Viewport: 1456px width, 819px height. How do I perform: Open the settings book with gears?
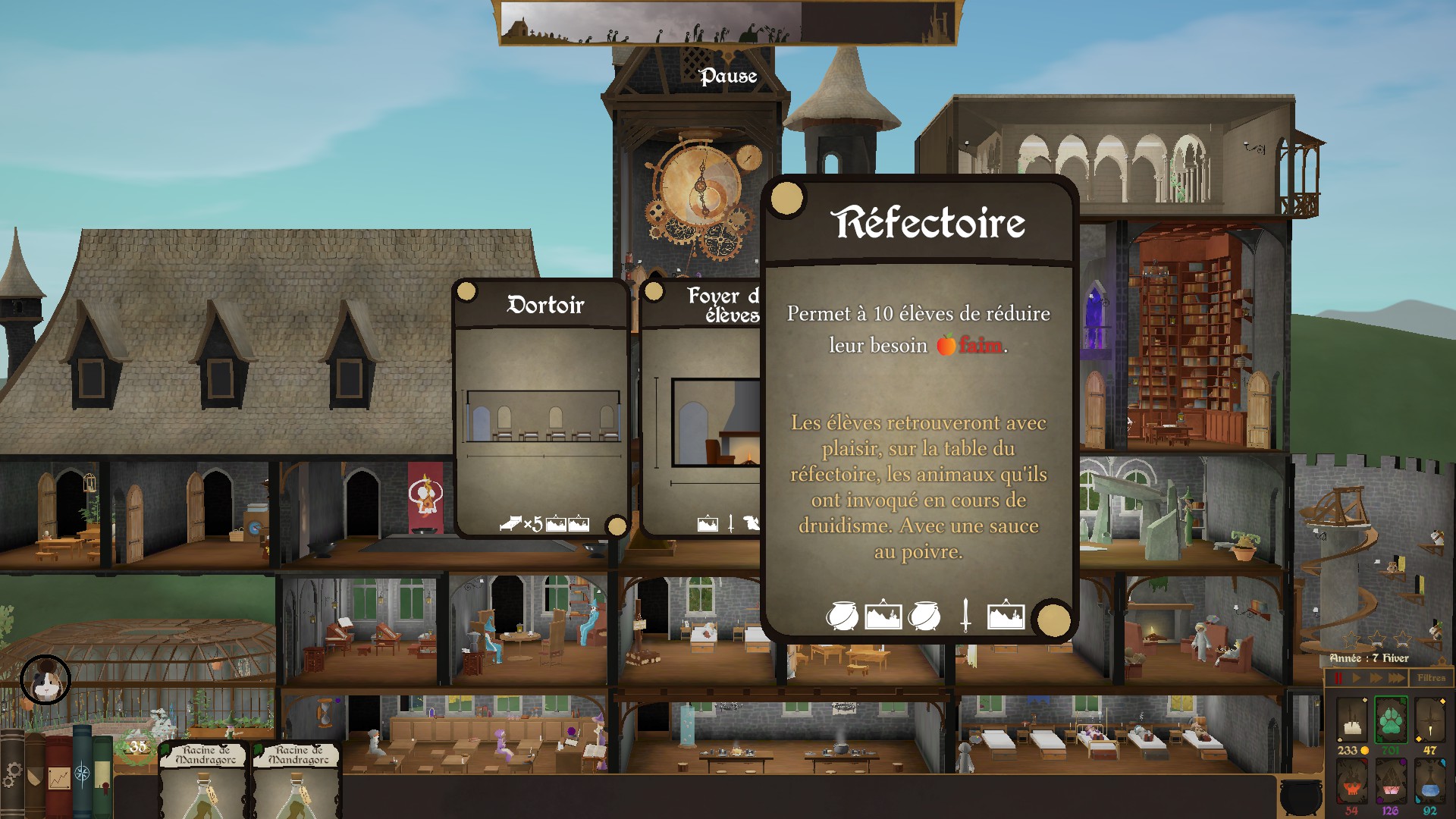tap(11, 775)
